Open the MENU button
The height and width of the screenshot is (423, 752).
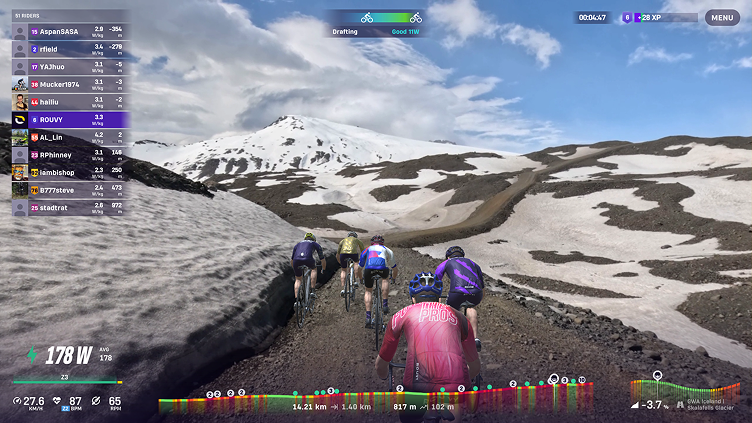722,17
